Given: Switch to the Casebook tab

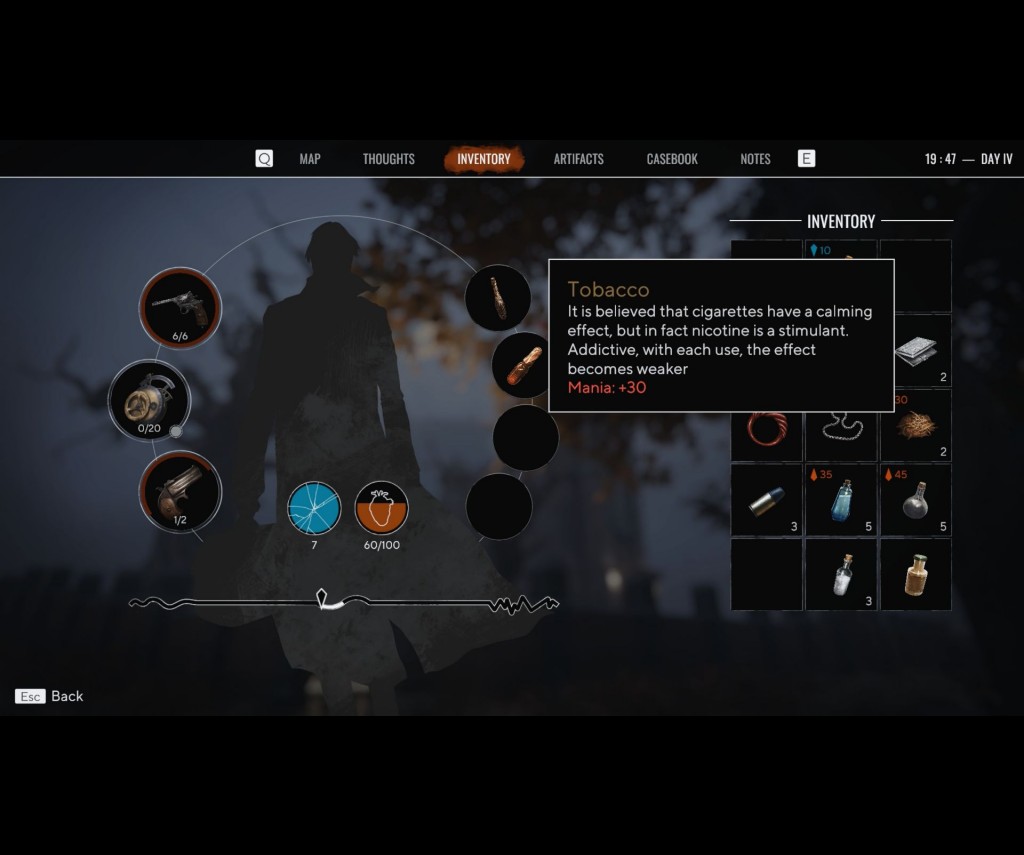Looking at the screenshot, I should click(x=672, y=159).
